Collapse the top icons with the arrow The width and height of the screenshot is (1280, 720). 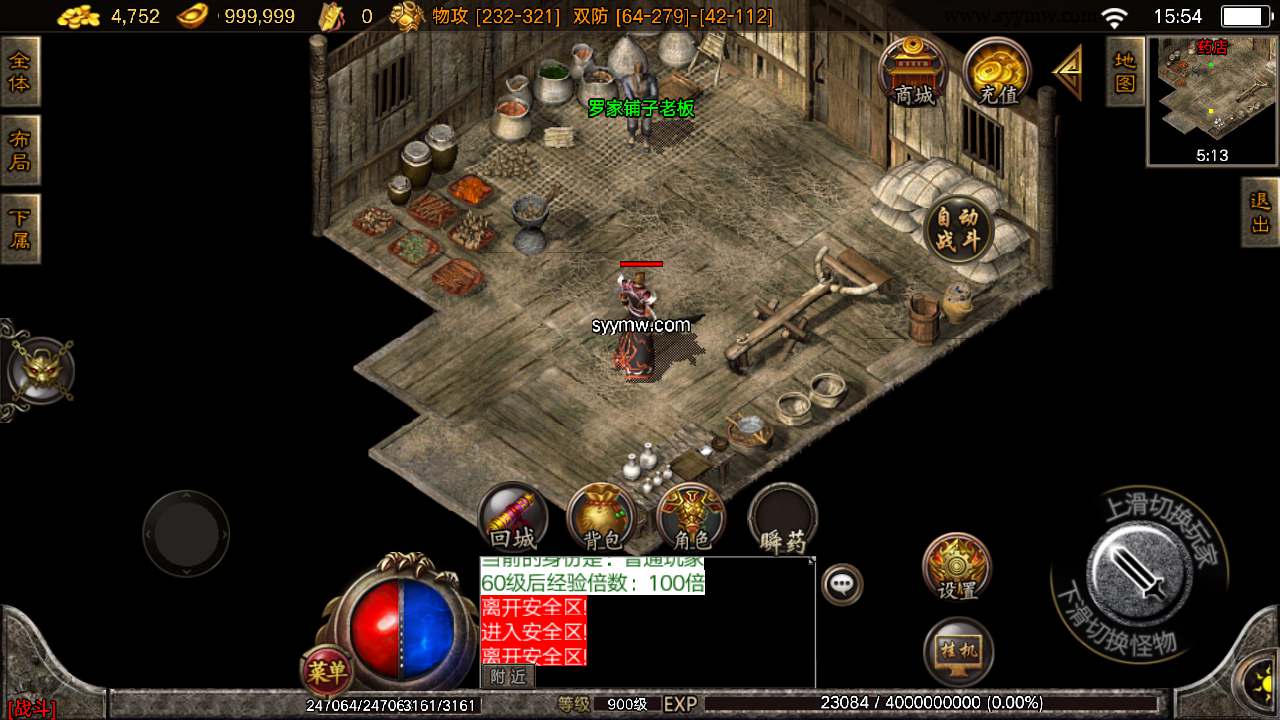1068,71
